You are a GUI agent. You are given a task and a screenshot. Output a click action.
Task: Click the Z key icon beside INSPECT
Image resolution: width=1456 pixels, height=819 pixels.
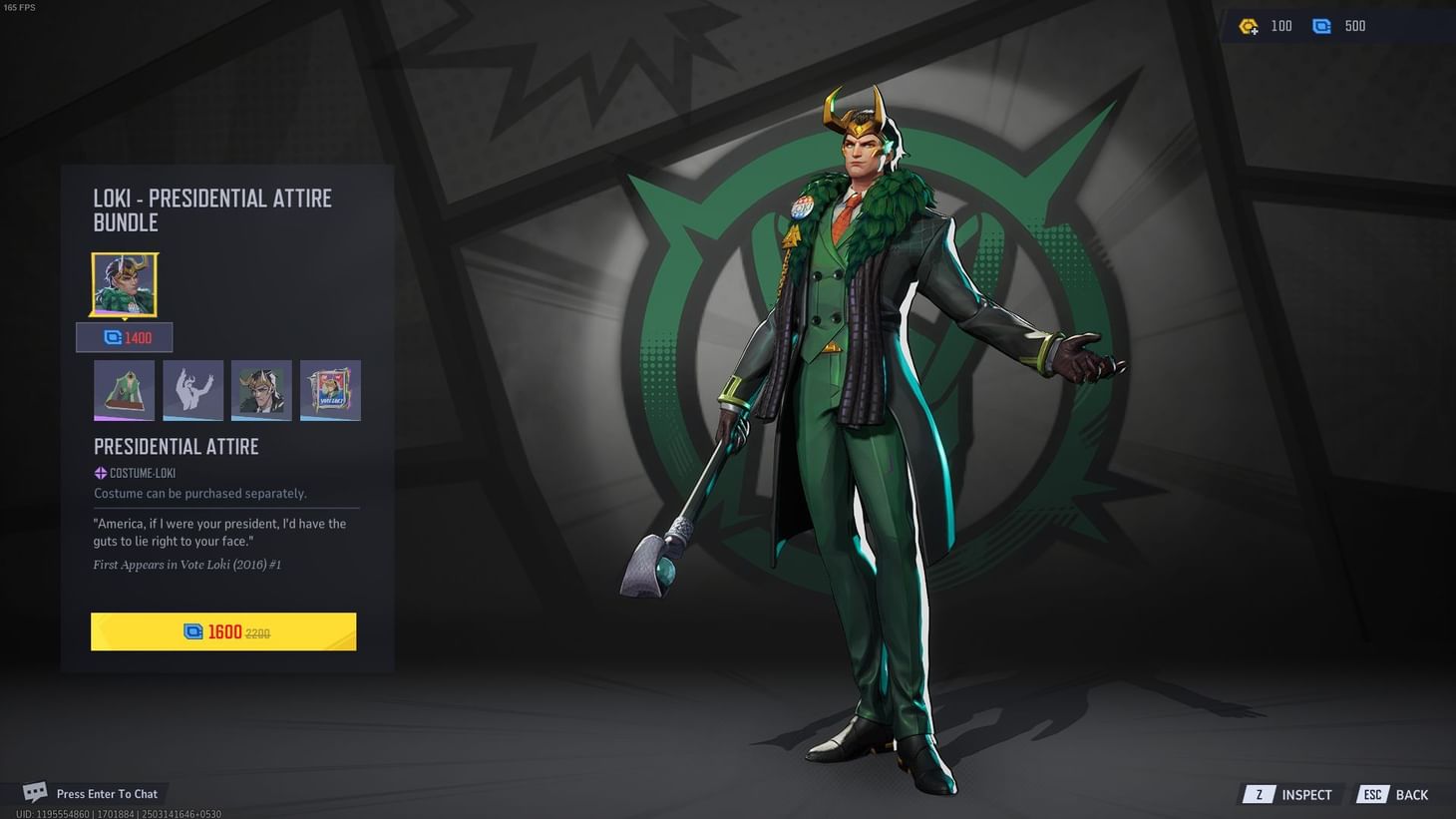tap(1259, 795)
